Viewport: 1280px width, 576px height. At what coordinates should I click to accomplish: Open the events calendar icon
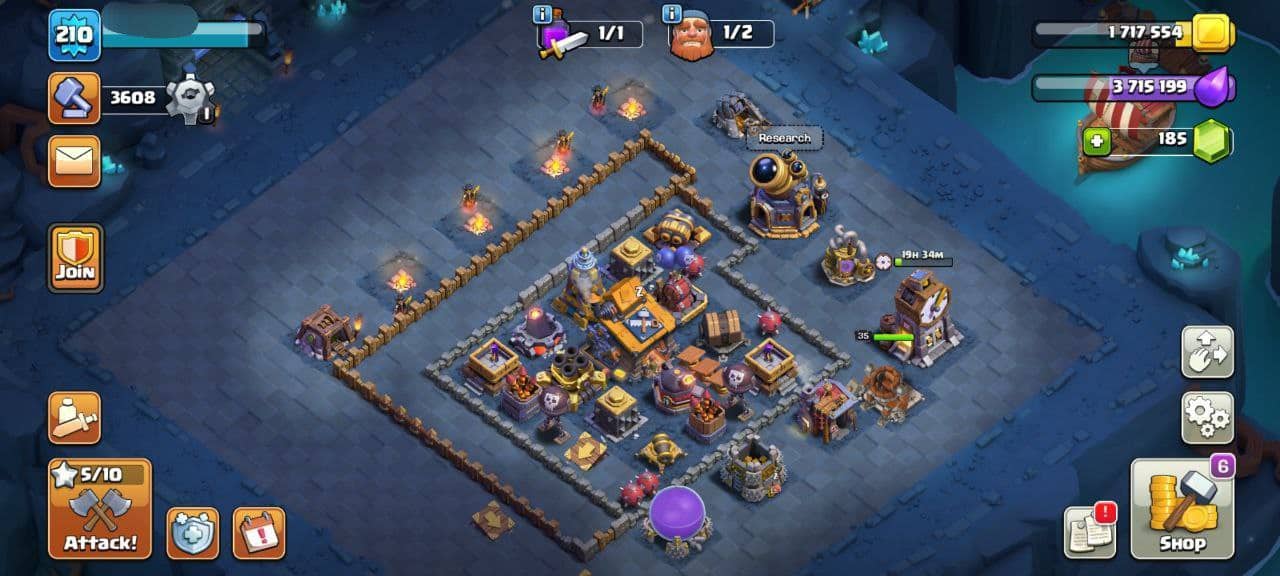[x=259, y=533]
